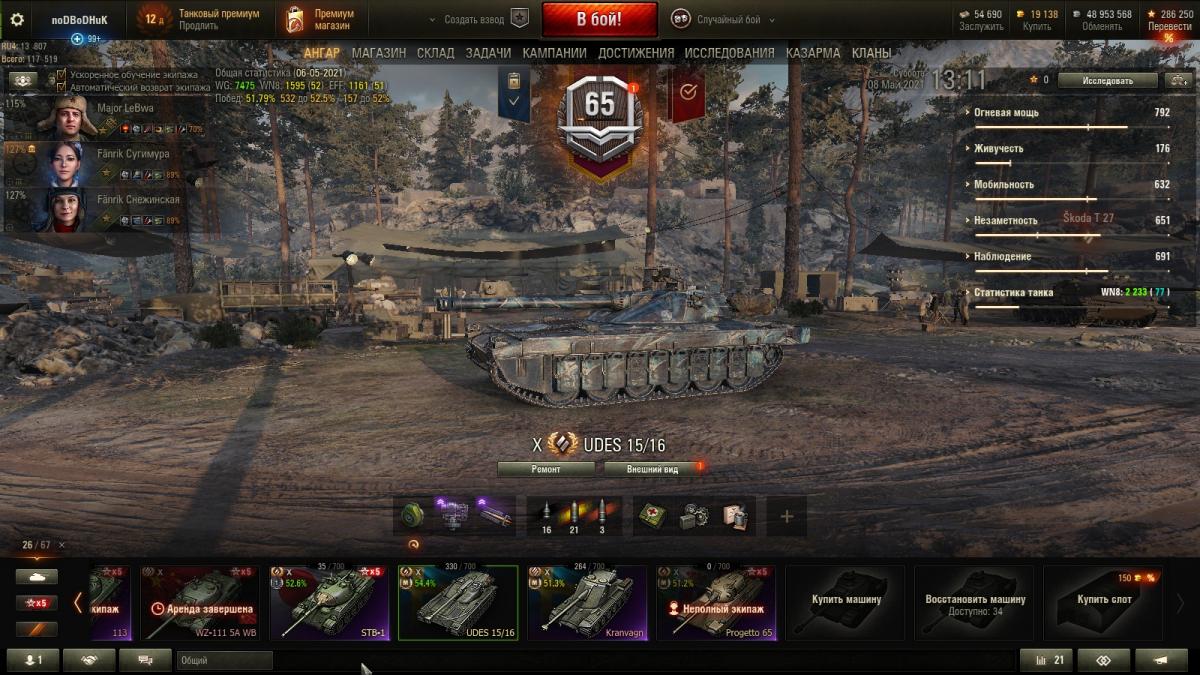Open the ИССЛЕДОВАНИЯ tab

[x=729, y=53]
